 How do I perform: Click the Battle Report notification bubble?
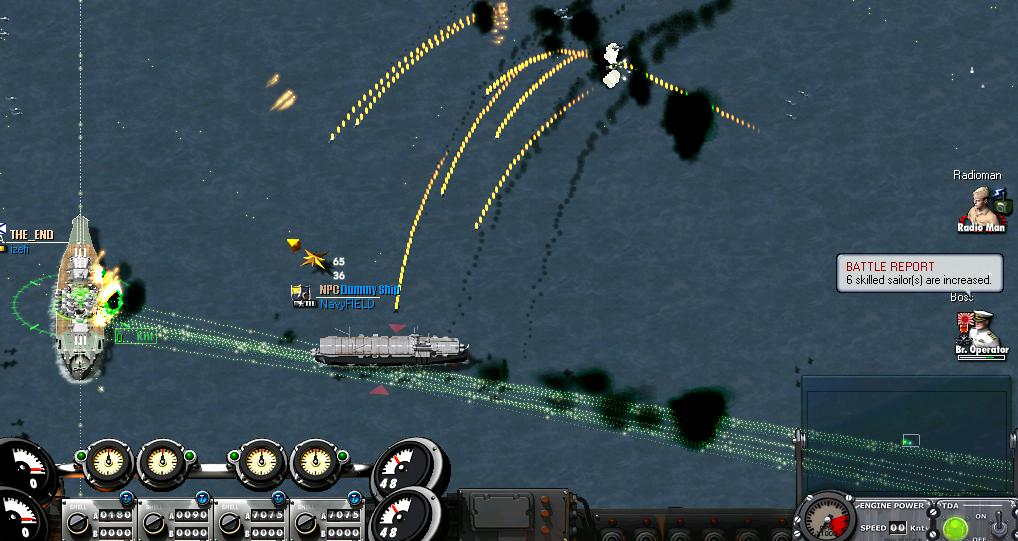pyautogui.click(x=919, y=273)
